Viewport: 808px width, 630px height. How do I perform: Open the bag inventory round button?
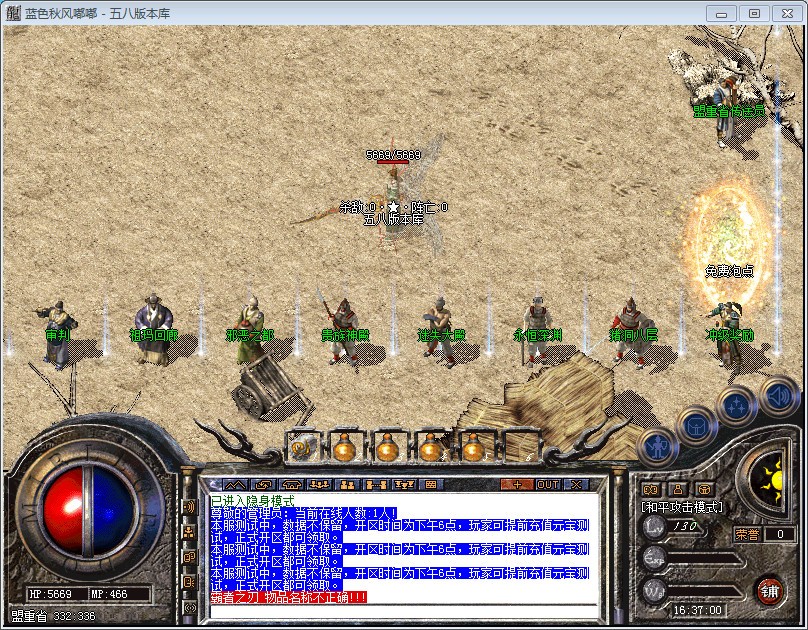click(x=696, y=427)
